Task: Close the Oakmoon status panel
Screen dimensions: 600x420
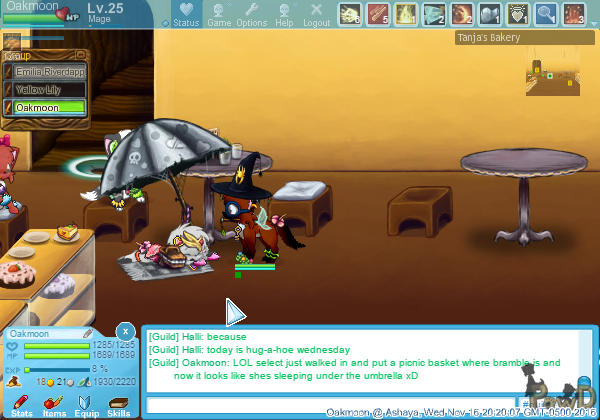Action: [125, 331]
